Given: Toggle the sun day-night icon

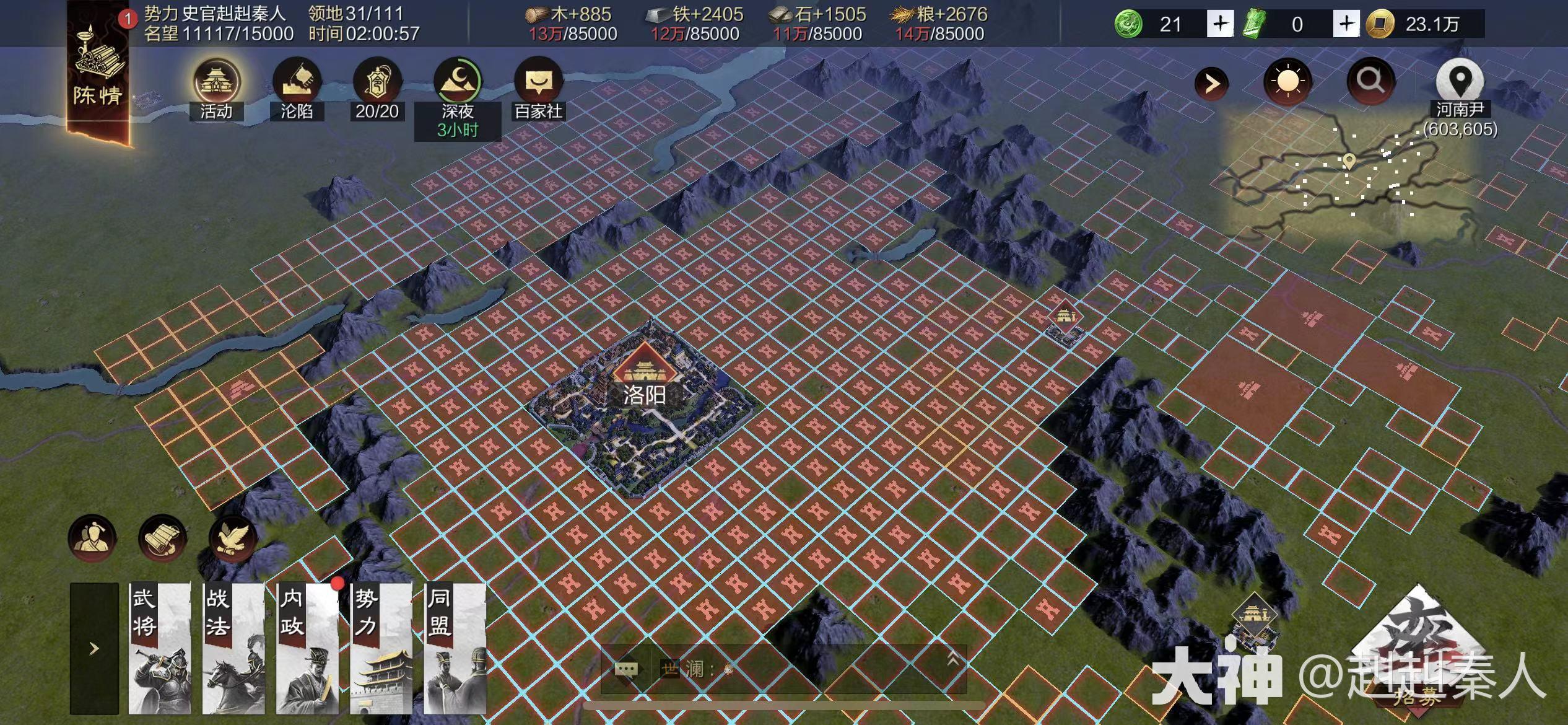Looking at the screenshot, I should click(x=1287, y=82).
